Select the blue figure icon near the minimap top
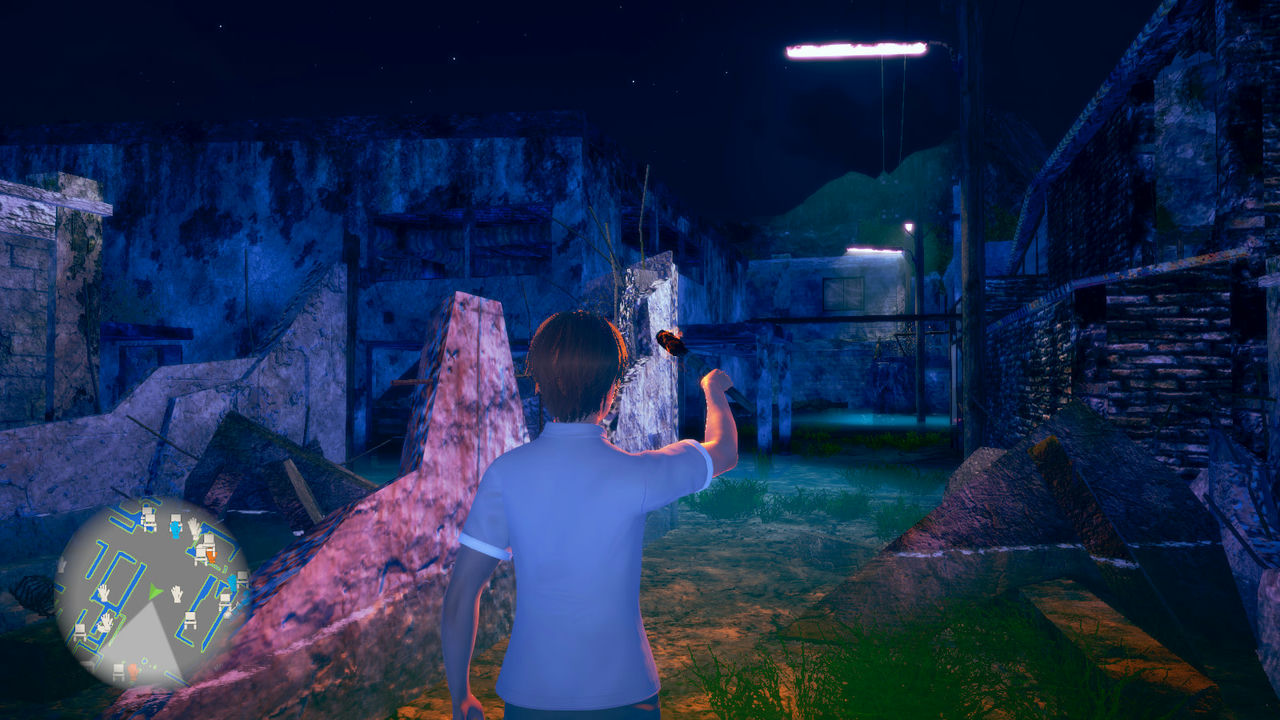1280x720 pixels. (175, 527)
